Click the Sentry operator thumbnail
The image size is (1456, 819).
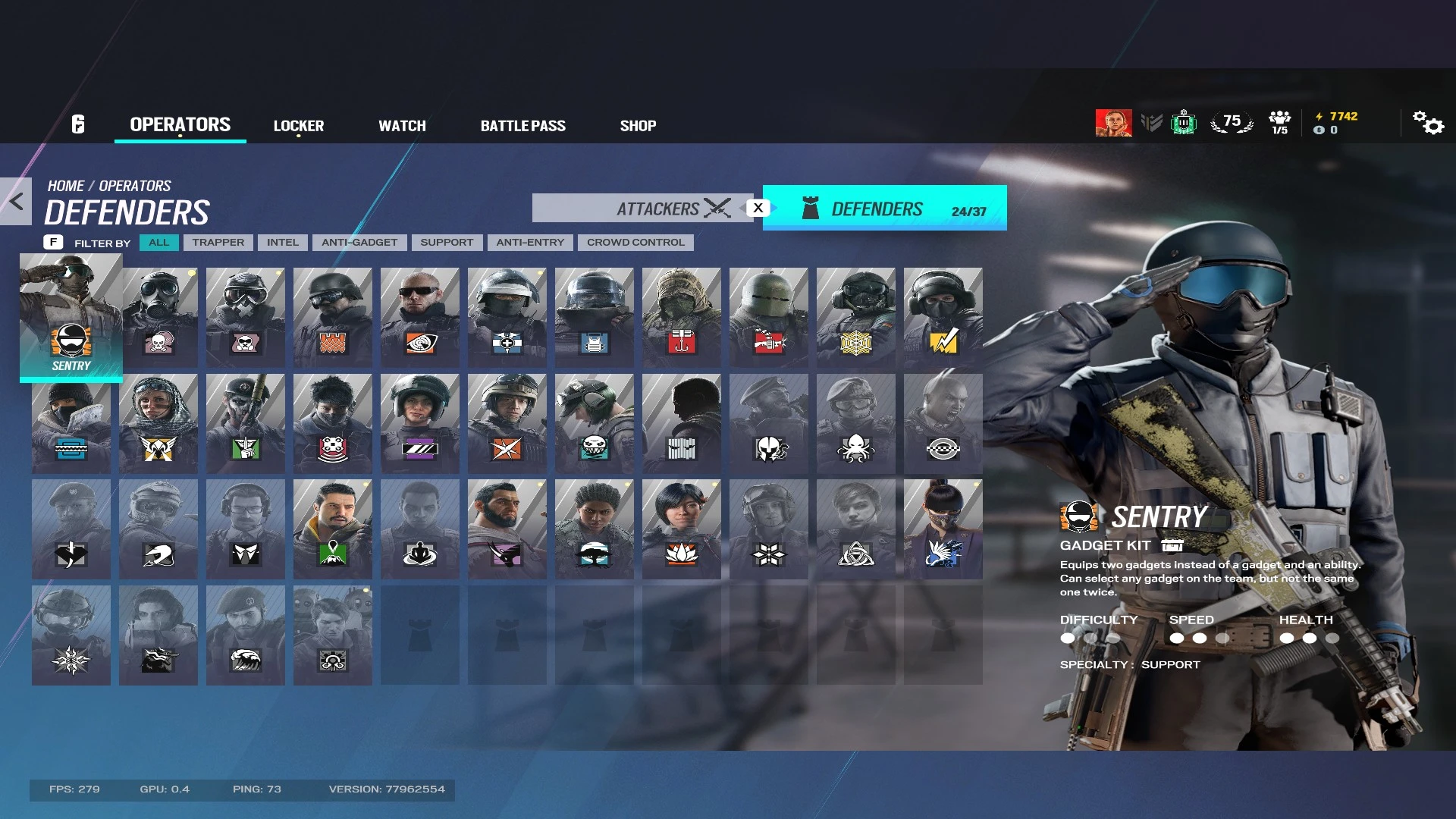(71, 316)
